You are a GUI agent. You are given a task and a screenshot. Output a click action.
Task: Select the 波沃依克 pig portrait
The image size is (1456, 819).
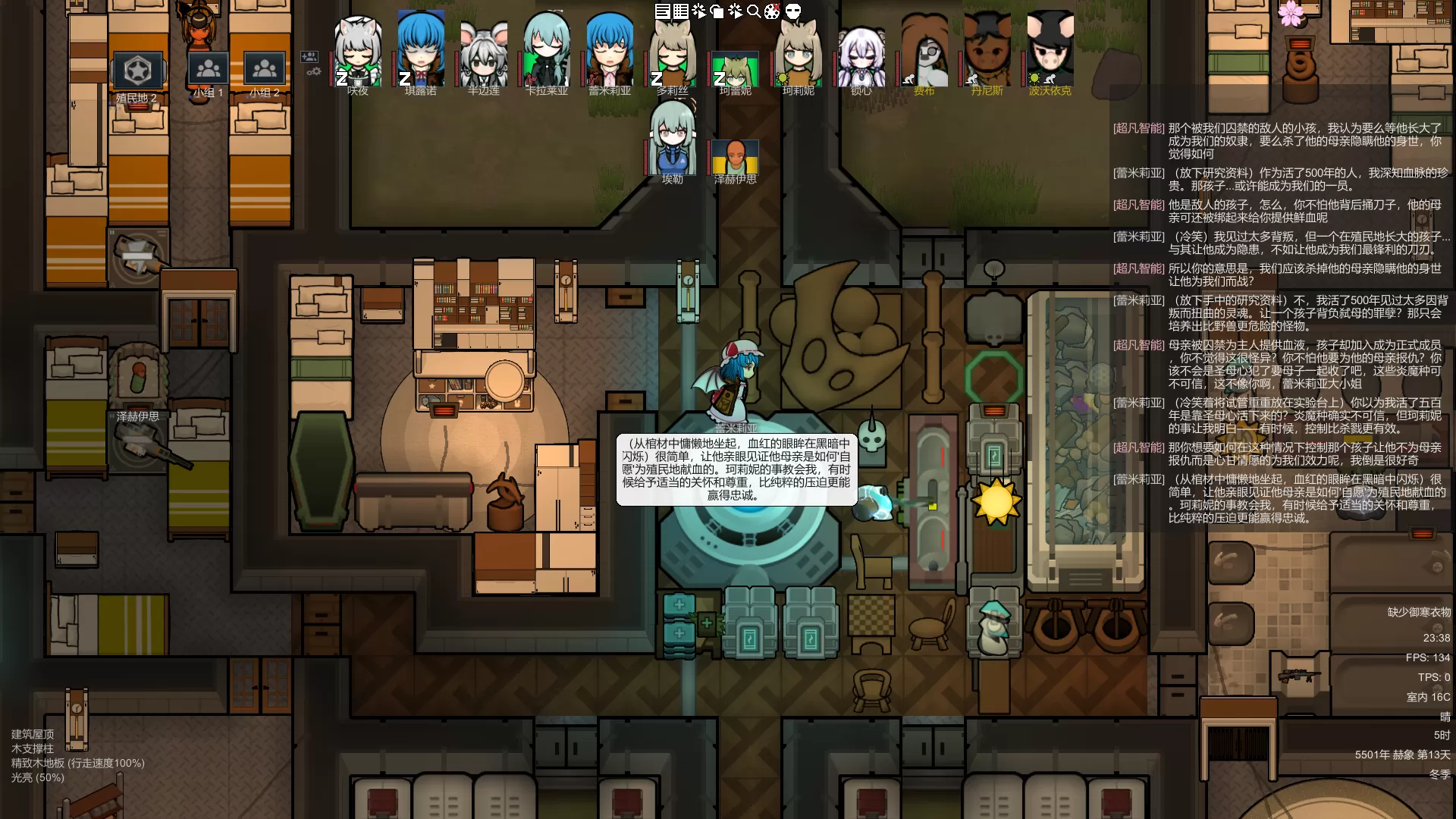(1050, 52)
